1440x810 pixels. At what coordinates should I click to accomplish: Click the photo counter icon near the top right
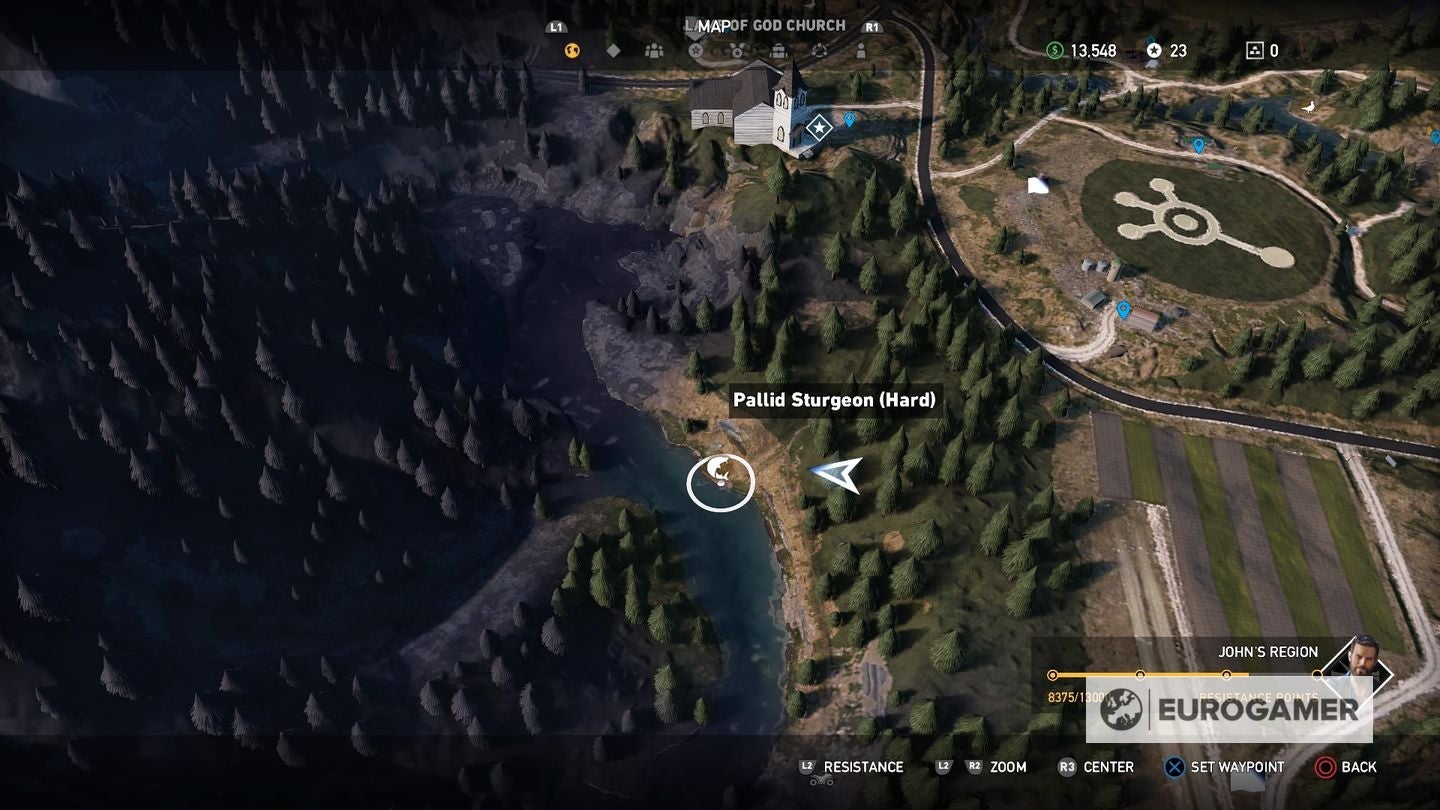point(1253,49)
